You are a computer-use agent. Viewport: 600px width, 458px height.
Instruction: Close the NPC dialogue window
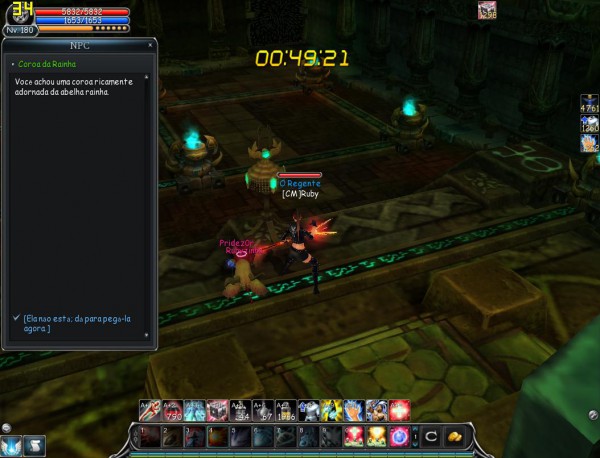point(150,44)
